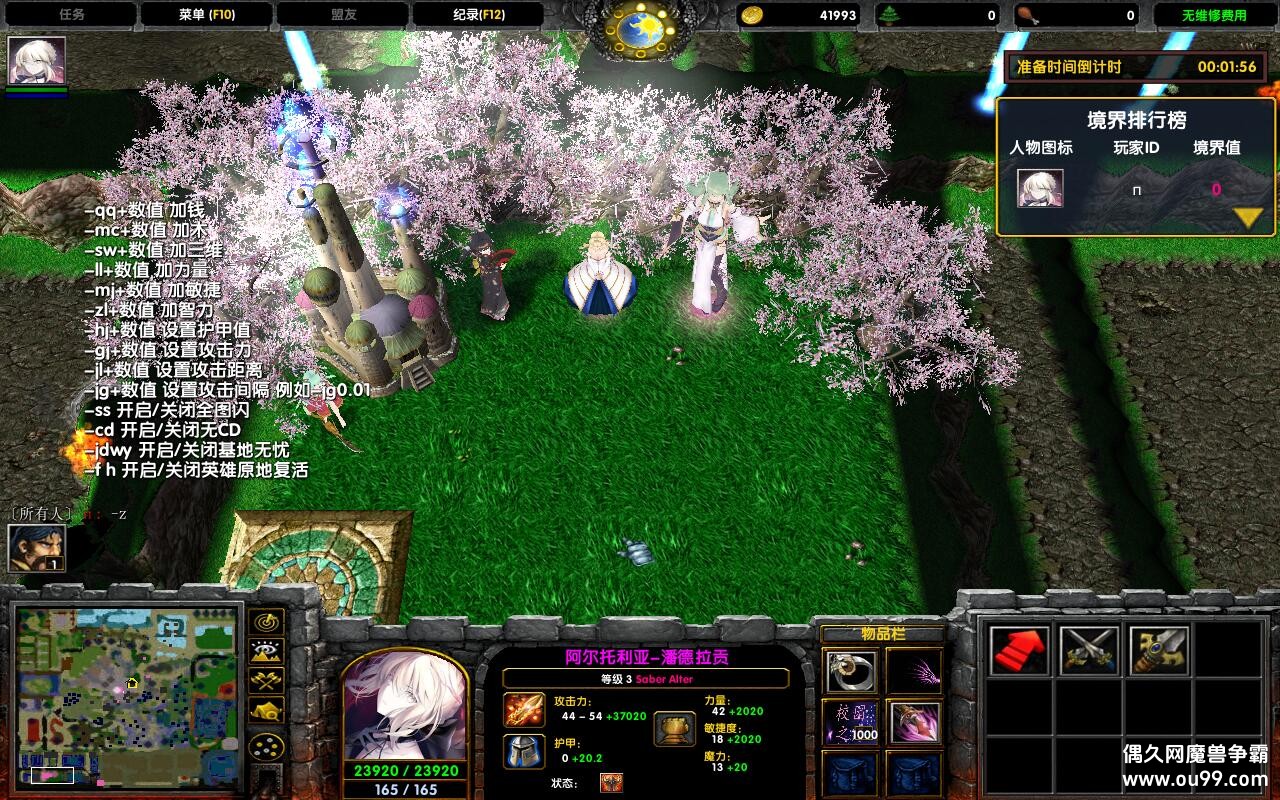
Task: Select the purple dagger inventory item
Action: point(914,722)
